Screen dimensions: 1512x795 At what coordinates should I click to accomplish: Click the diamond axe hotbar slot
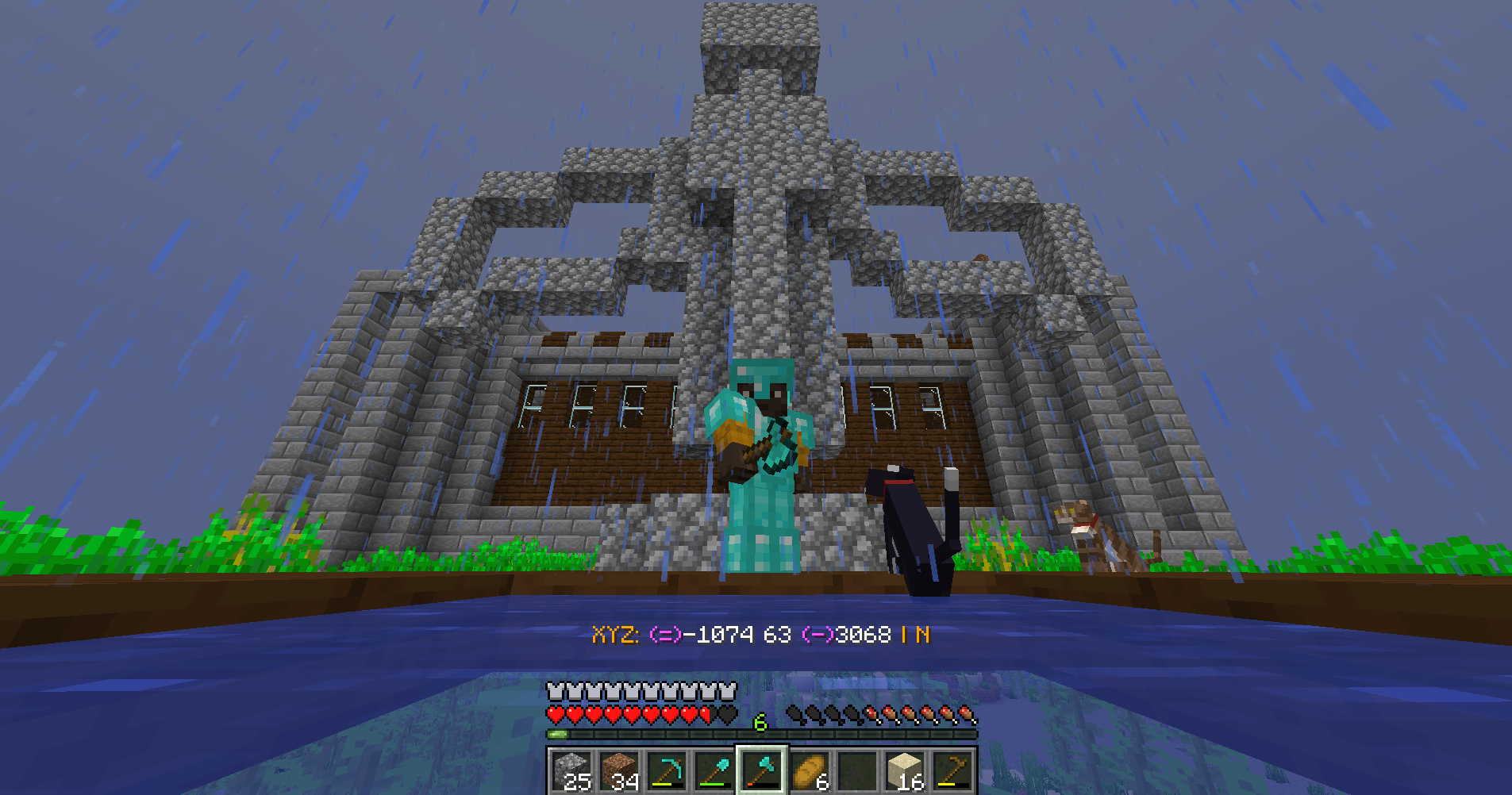pos(762,771)
